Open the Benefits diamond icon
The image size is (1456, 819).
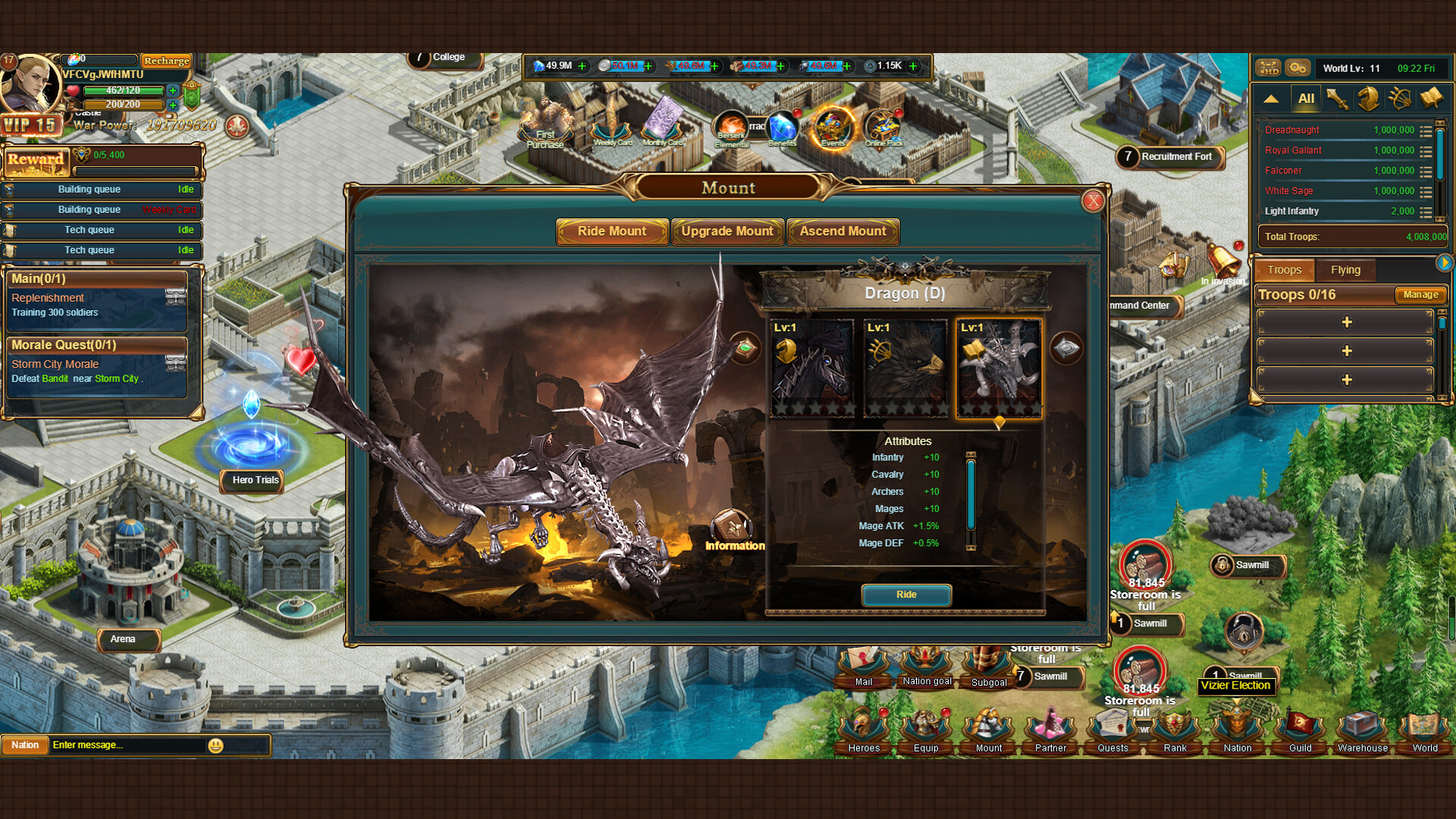(782, 127)
